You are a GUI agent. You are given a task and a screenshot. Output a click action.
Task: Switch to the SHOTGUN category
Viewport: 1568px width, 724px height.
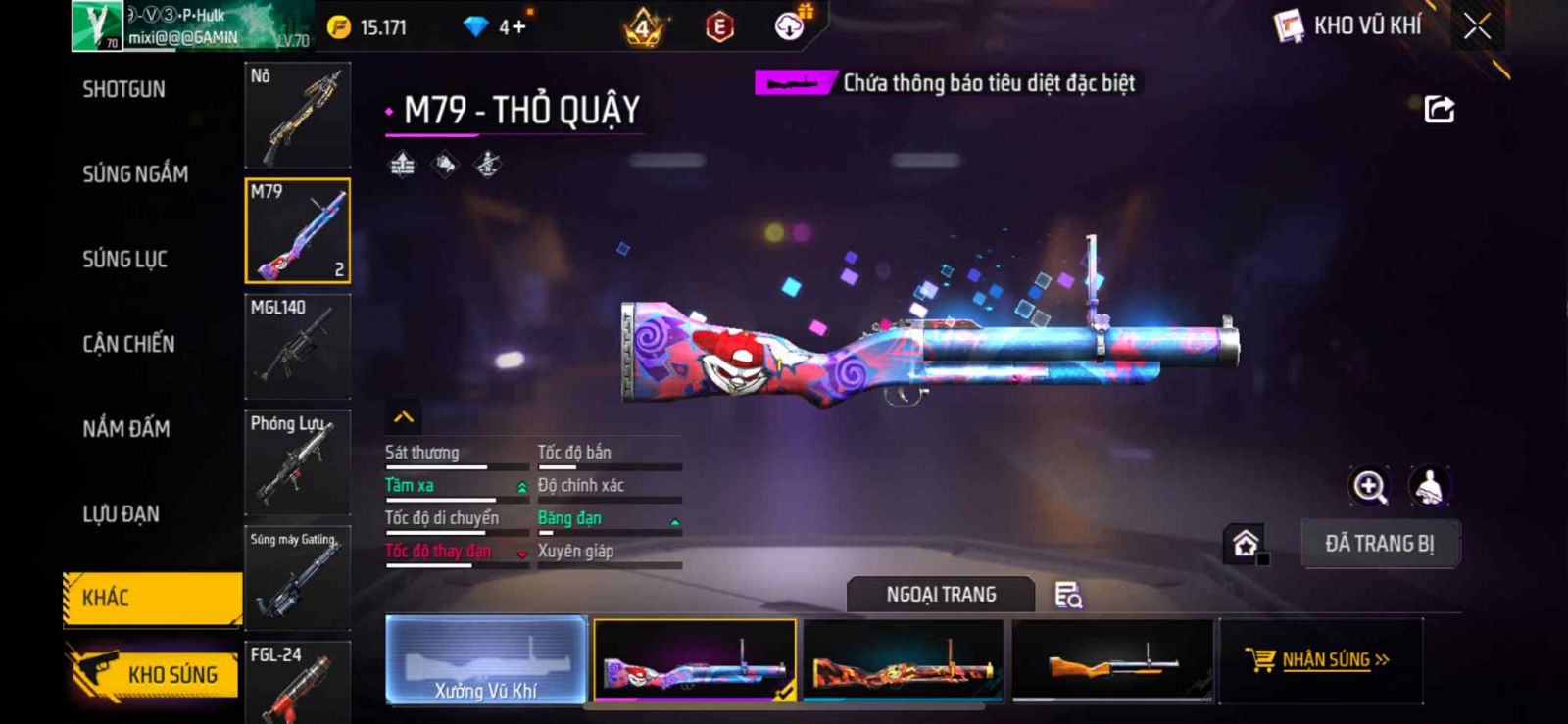(124, 89)
